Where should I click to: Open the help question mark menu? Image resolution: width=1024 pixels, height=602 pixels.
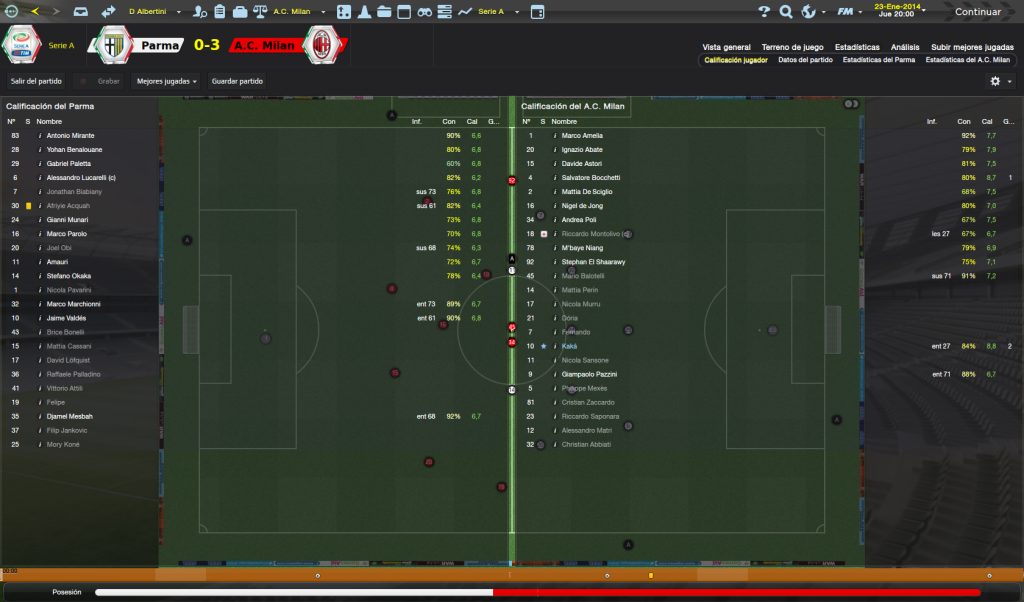[x=764, y=12]
